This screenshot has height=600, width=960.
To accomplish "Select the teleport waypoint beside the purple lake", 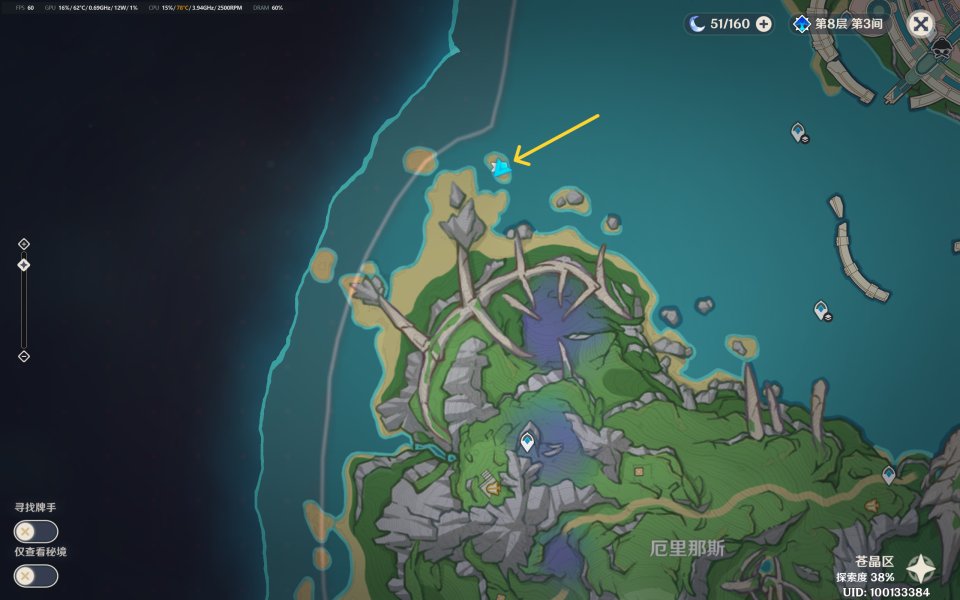I will click(527, 438).
